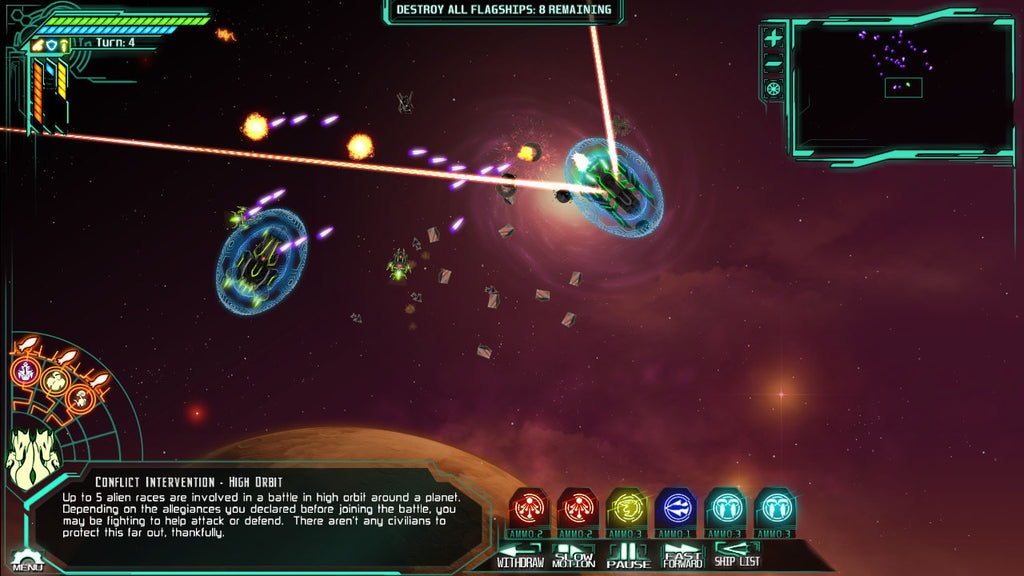
Task: Zoom out with the minimap minus button
Action: pos(773,64)
